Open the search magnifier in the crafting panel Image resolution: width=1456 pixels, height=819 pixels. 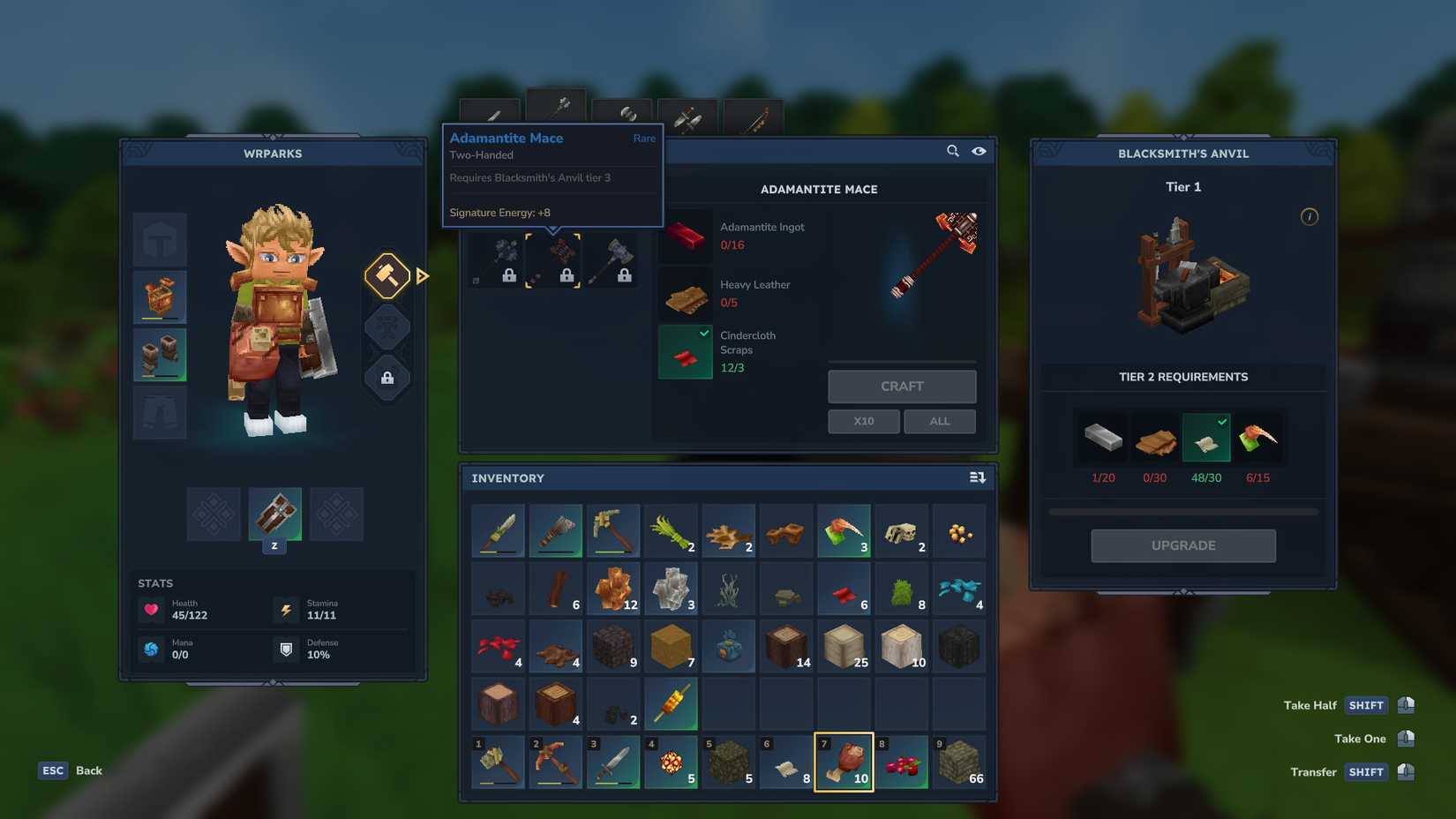click(x=952, y=151)
